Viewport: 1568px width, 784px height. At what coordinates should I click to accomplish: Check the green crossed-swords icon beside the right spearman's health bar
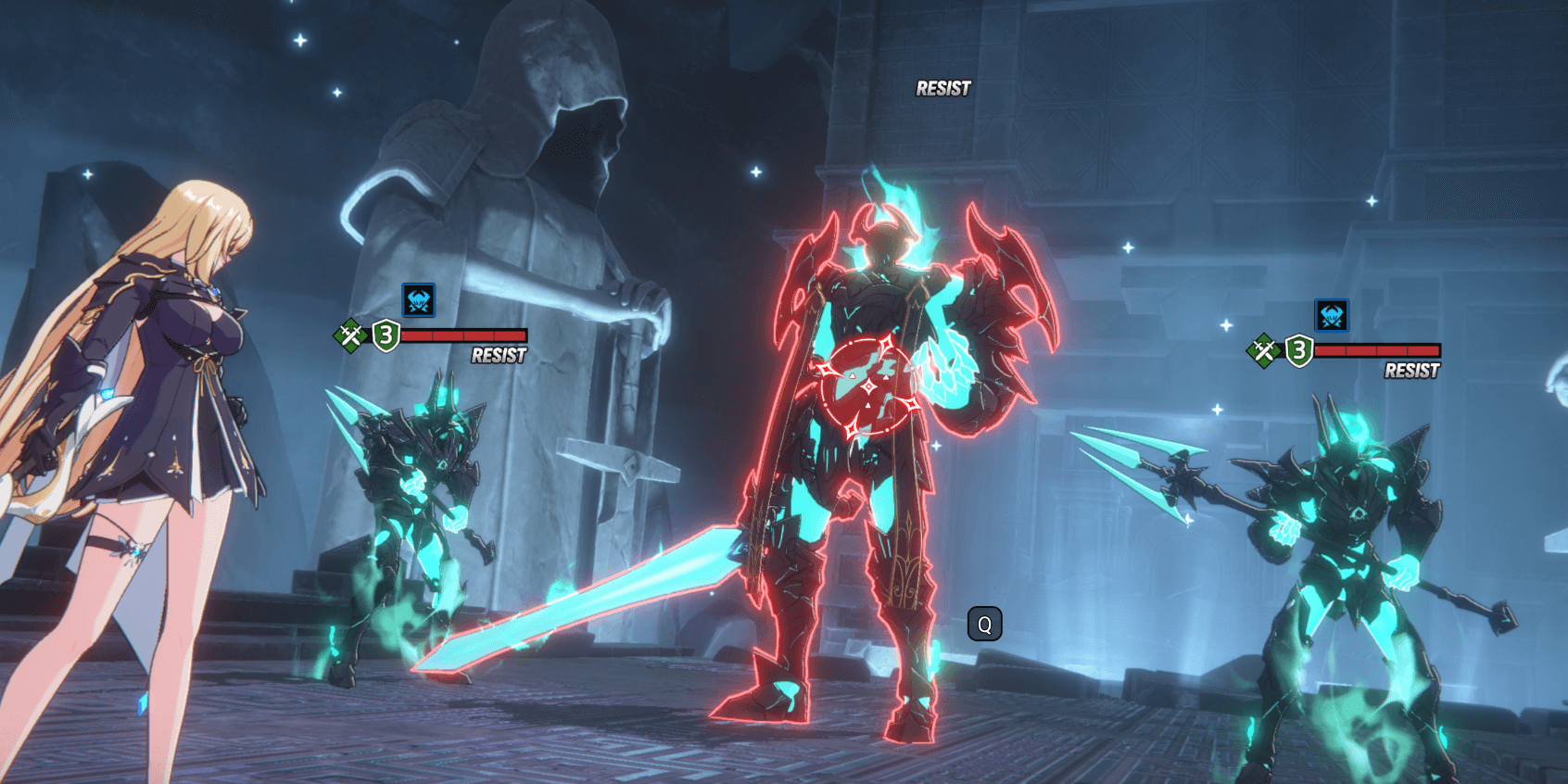[x=1263, y=350]
